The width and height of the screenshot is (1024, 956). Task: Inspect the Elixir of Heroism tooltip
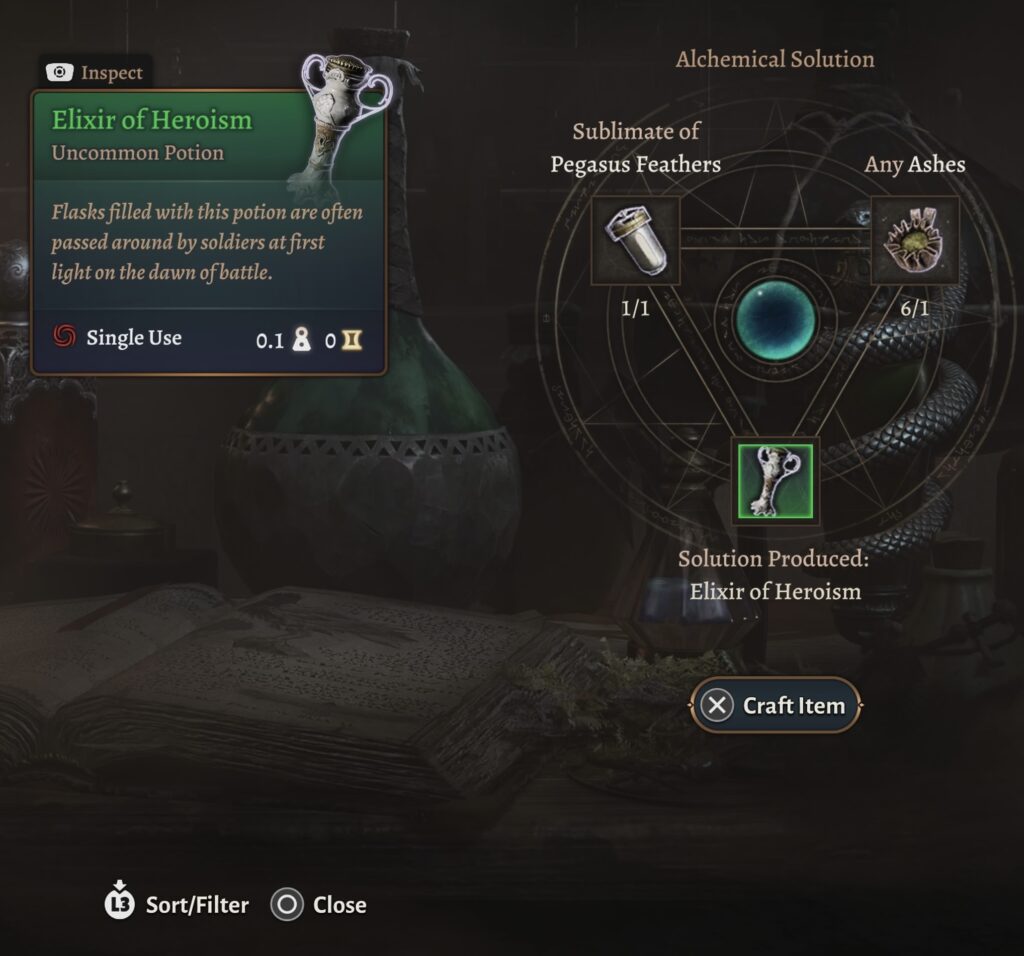[x=96, y=73]
